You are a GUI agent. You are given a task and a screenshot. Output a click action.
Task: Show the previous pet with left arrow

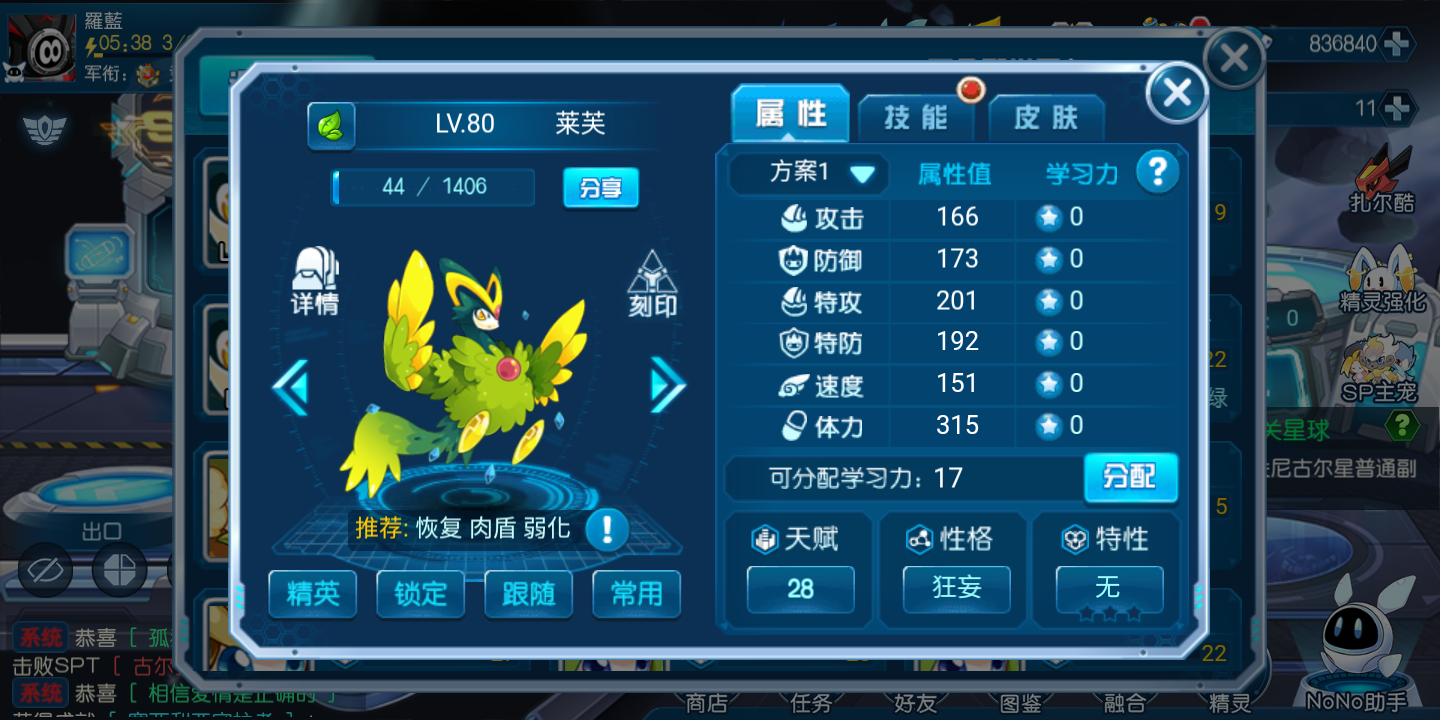click(x=291, y=386)
